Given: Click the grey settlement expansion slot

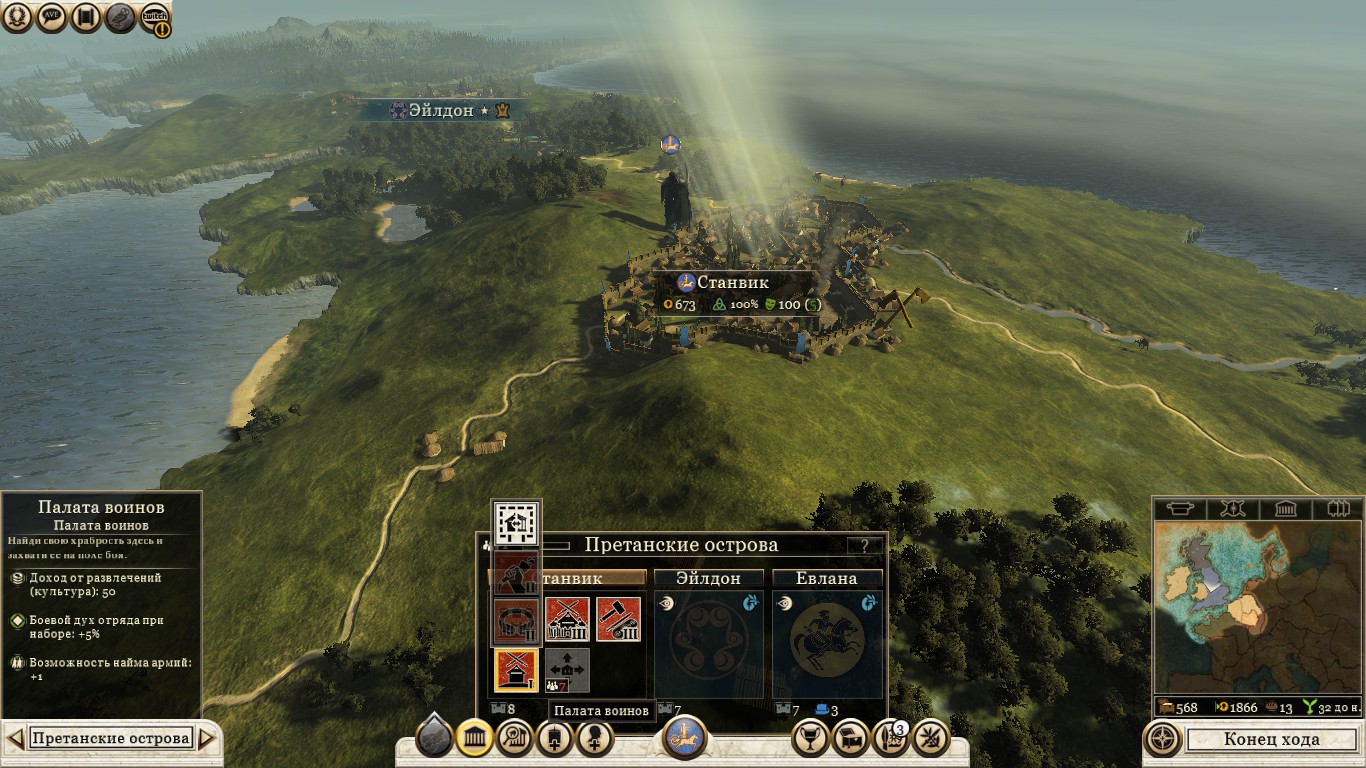Looking at the screenshot, I should click(567, 670).
